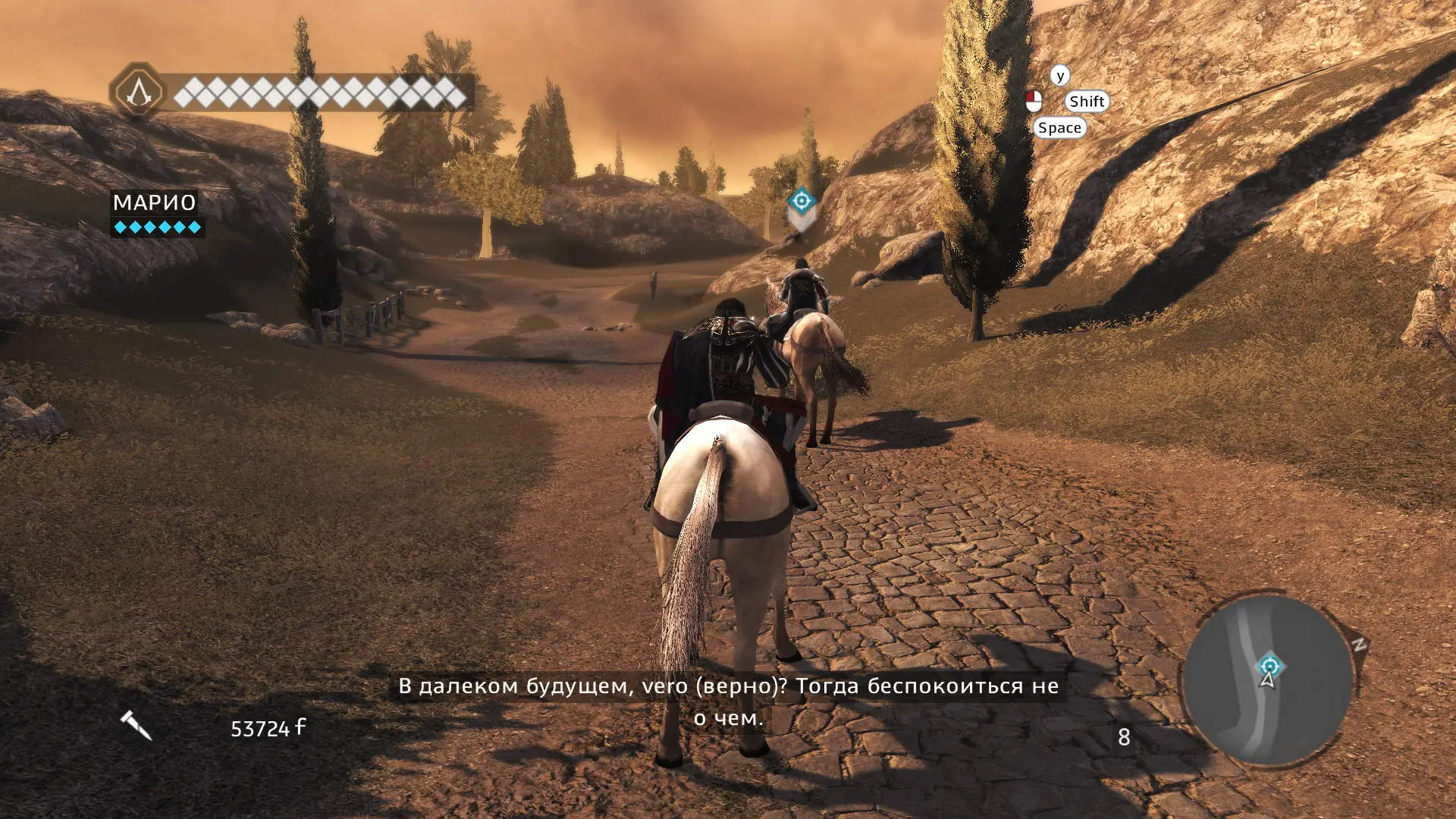Select the Assassin insignia emblem

click(138, 93)
